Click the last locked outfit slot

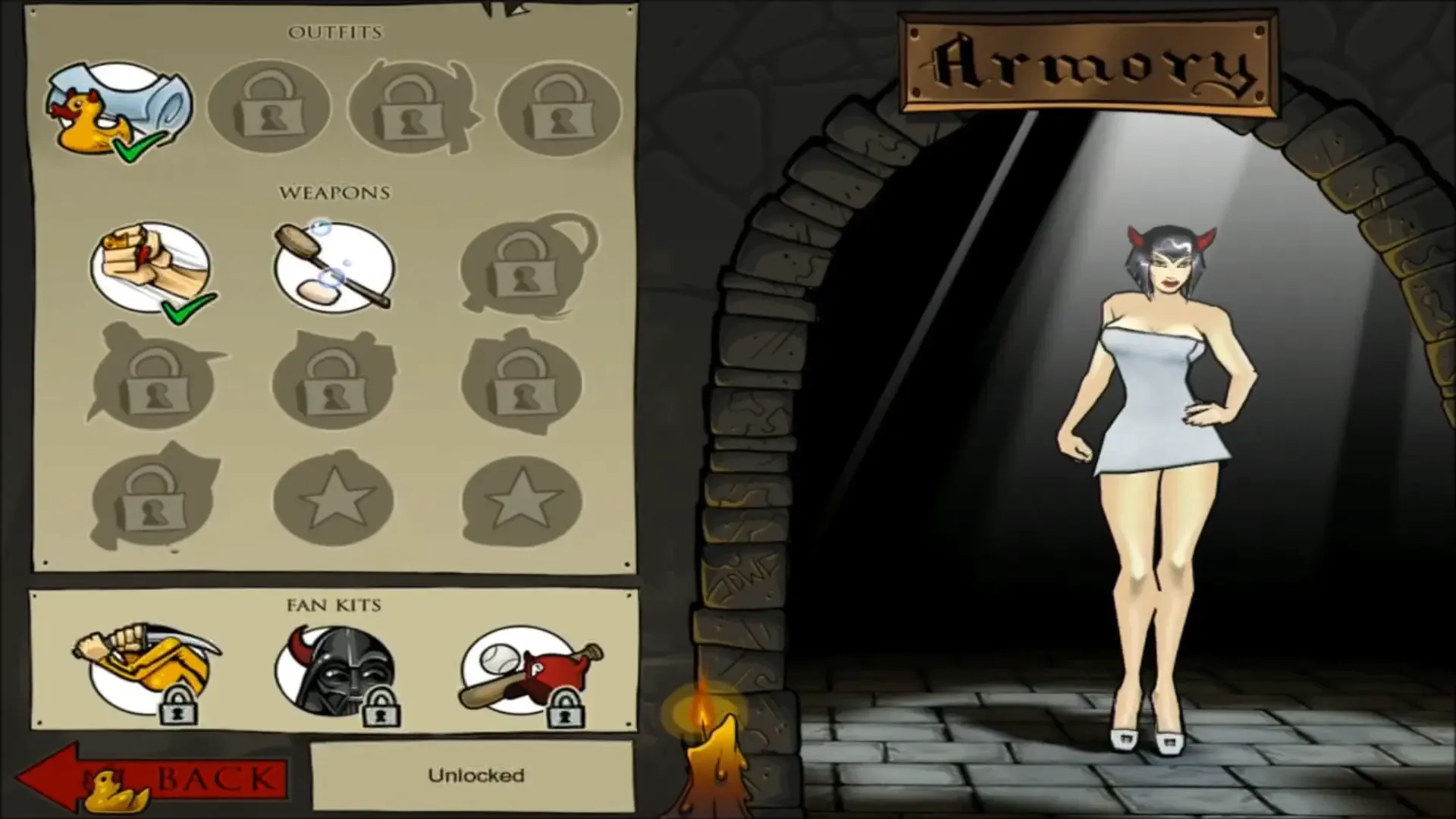561,110
